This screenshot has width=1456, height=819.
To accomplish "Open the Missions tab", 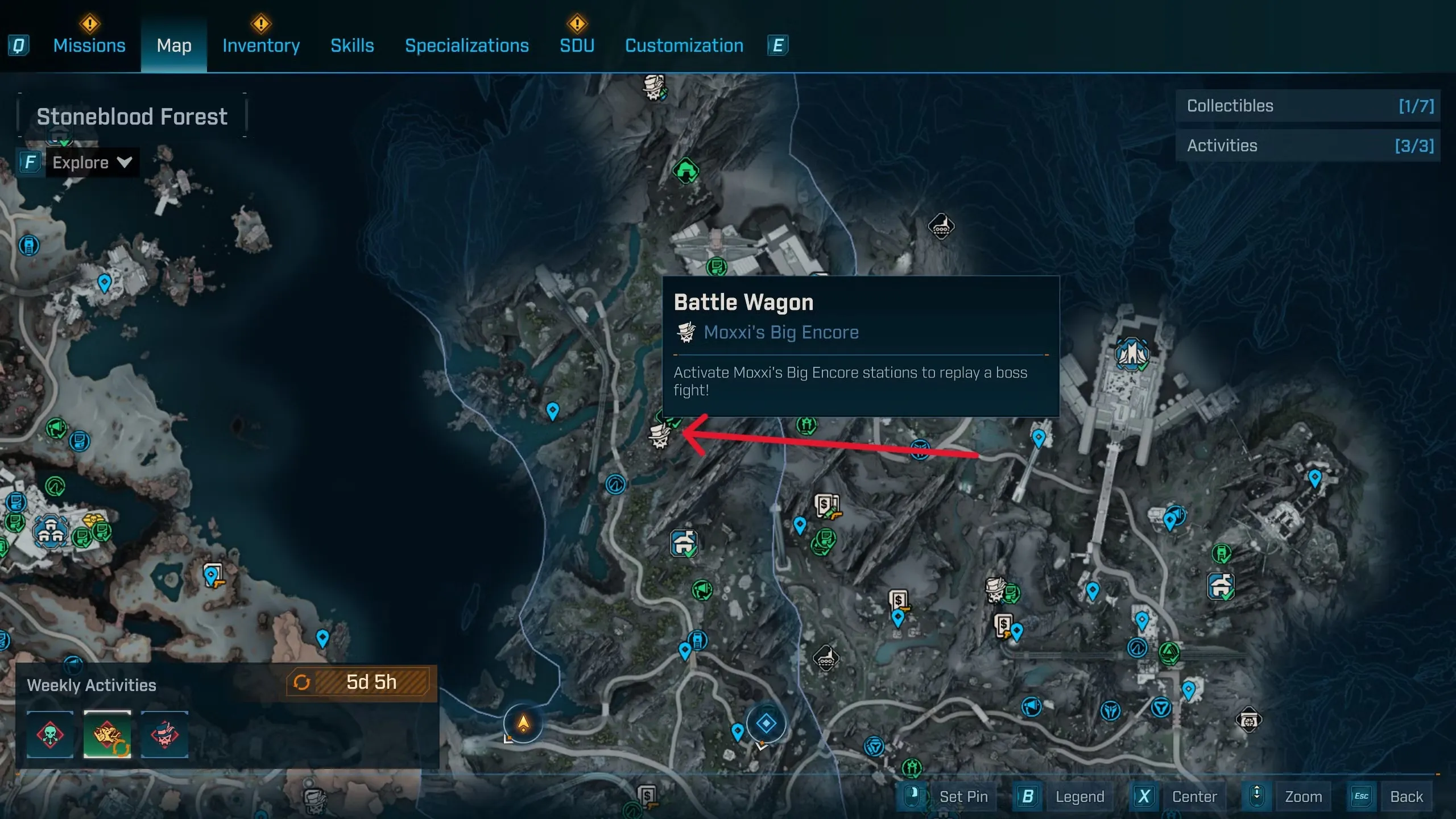I will (89, 45).
